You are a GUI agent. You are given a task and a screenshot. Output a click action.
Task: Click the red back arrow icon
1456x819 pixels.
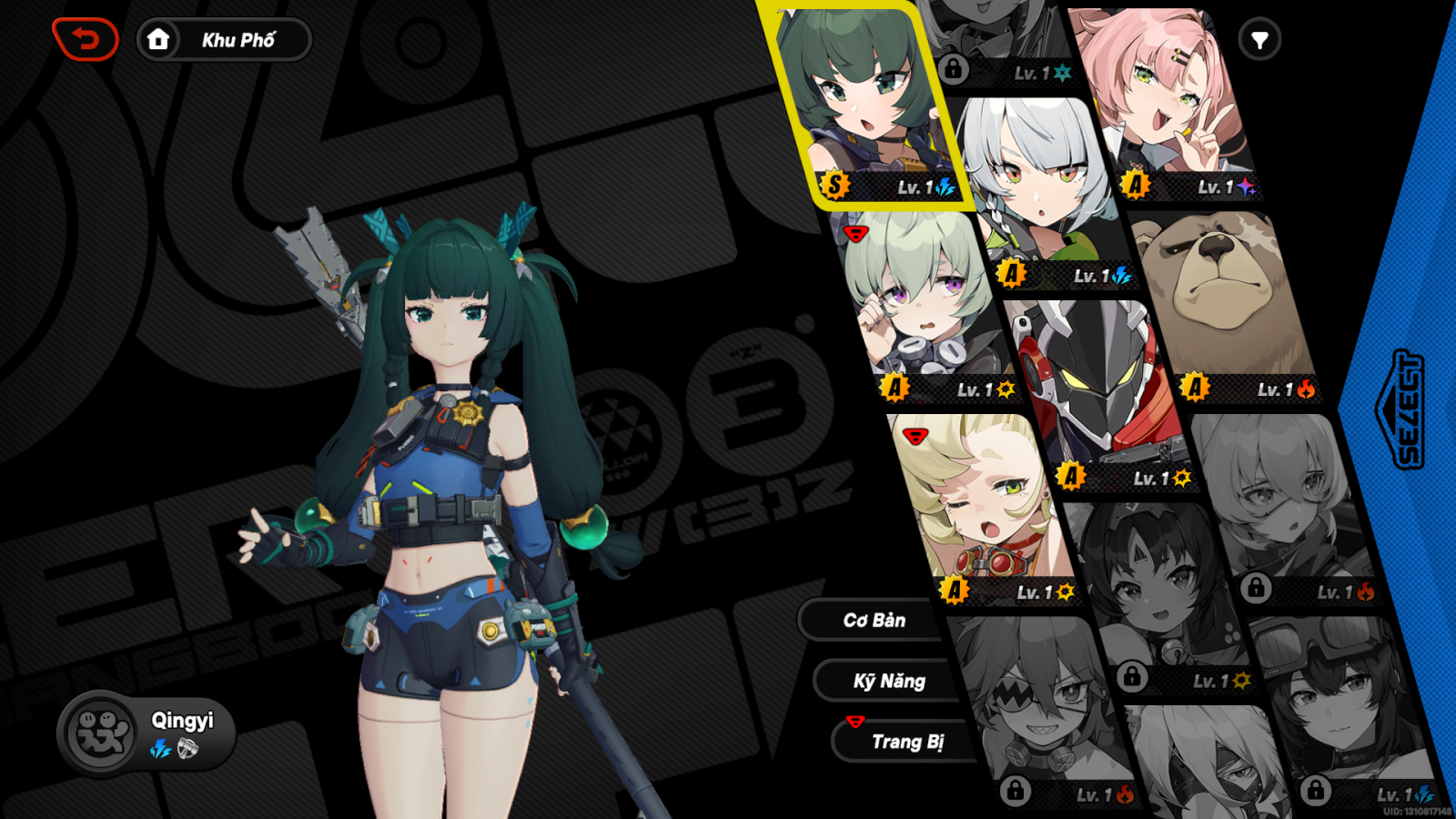click(86, 39)
